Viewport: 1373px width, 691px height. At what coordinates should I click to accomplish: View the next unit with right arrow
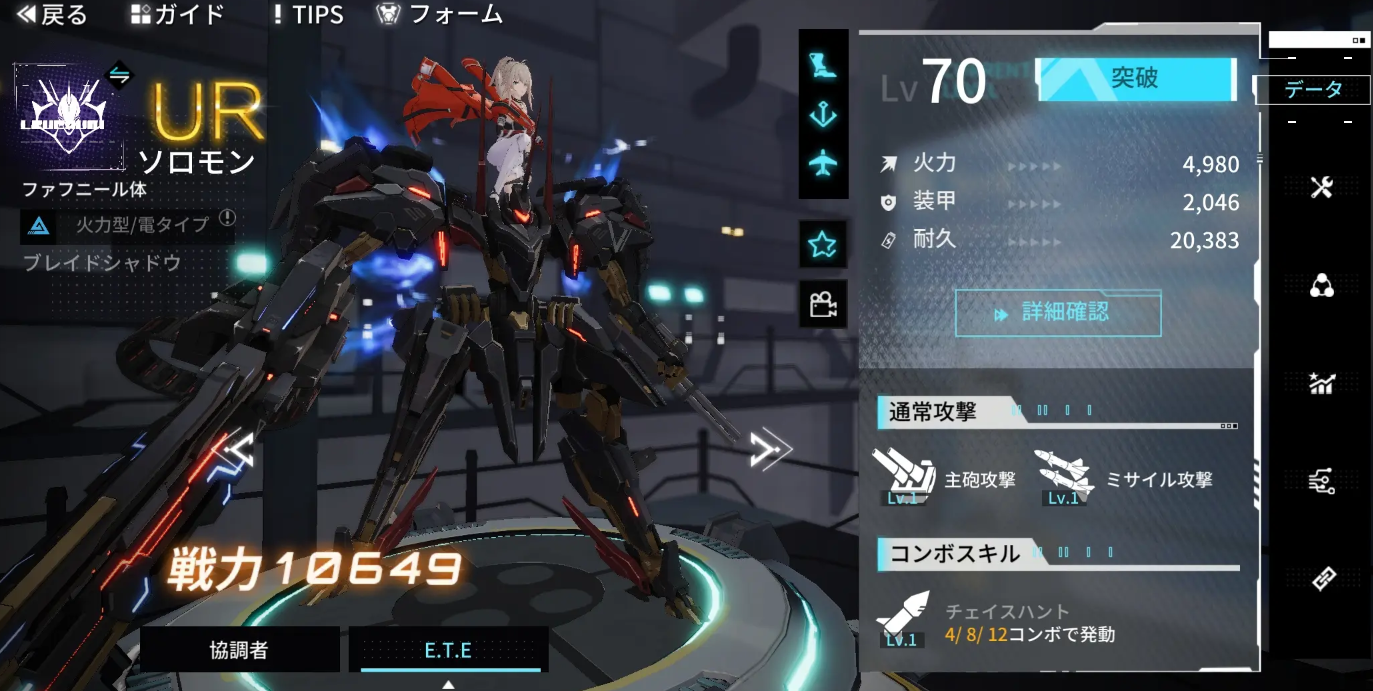point(770,451)
